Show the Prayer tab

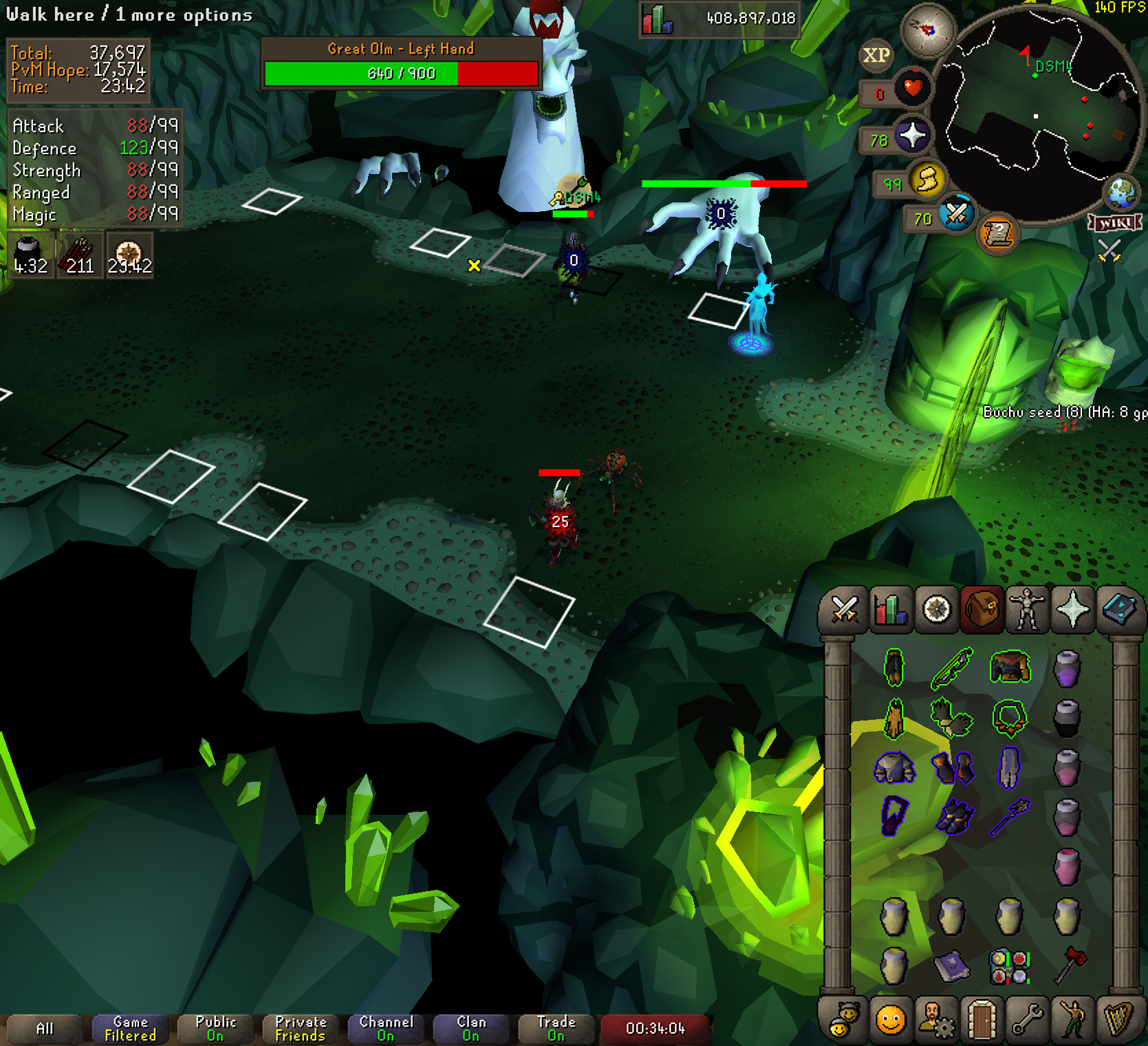(1072, 610)
